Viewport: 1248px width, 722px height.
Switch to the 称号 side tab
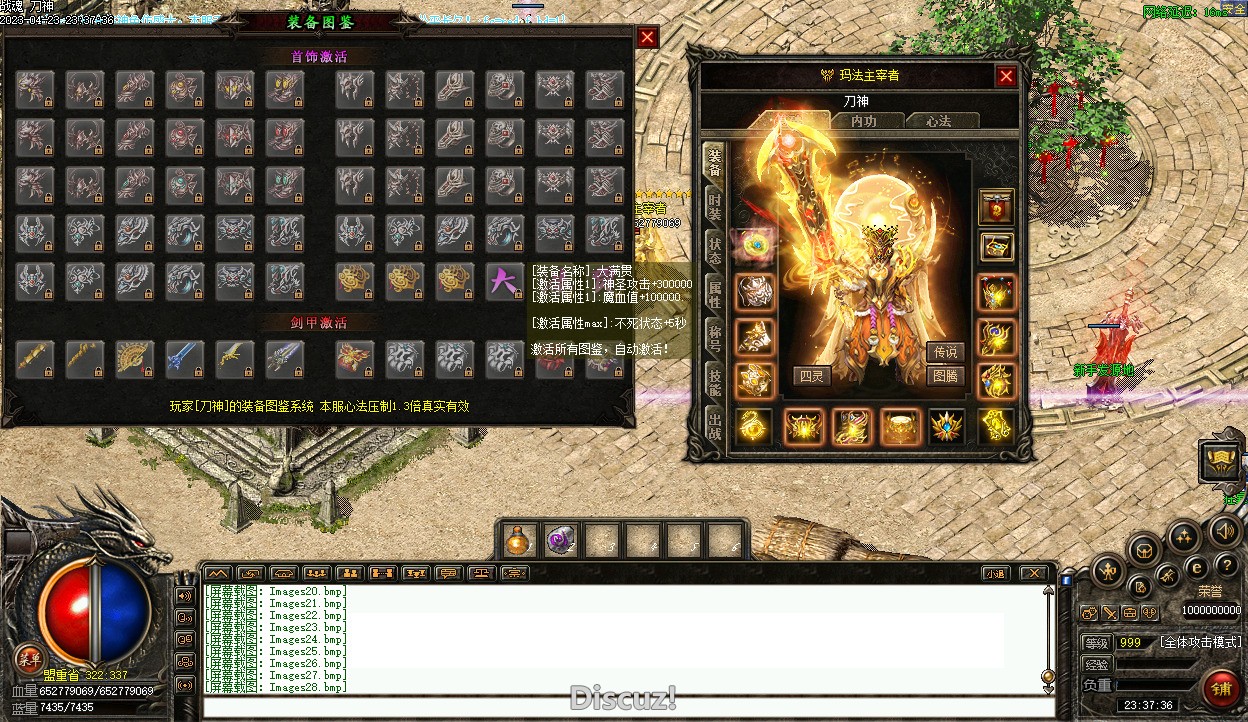(x=715, y=338)
